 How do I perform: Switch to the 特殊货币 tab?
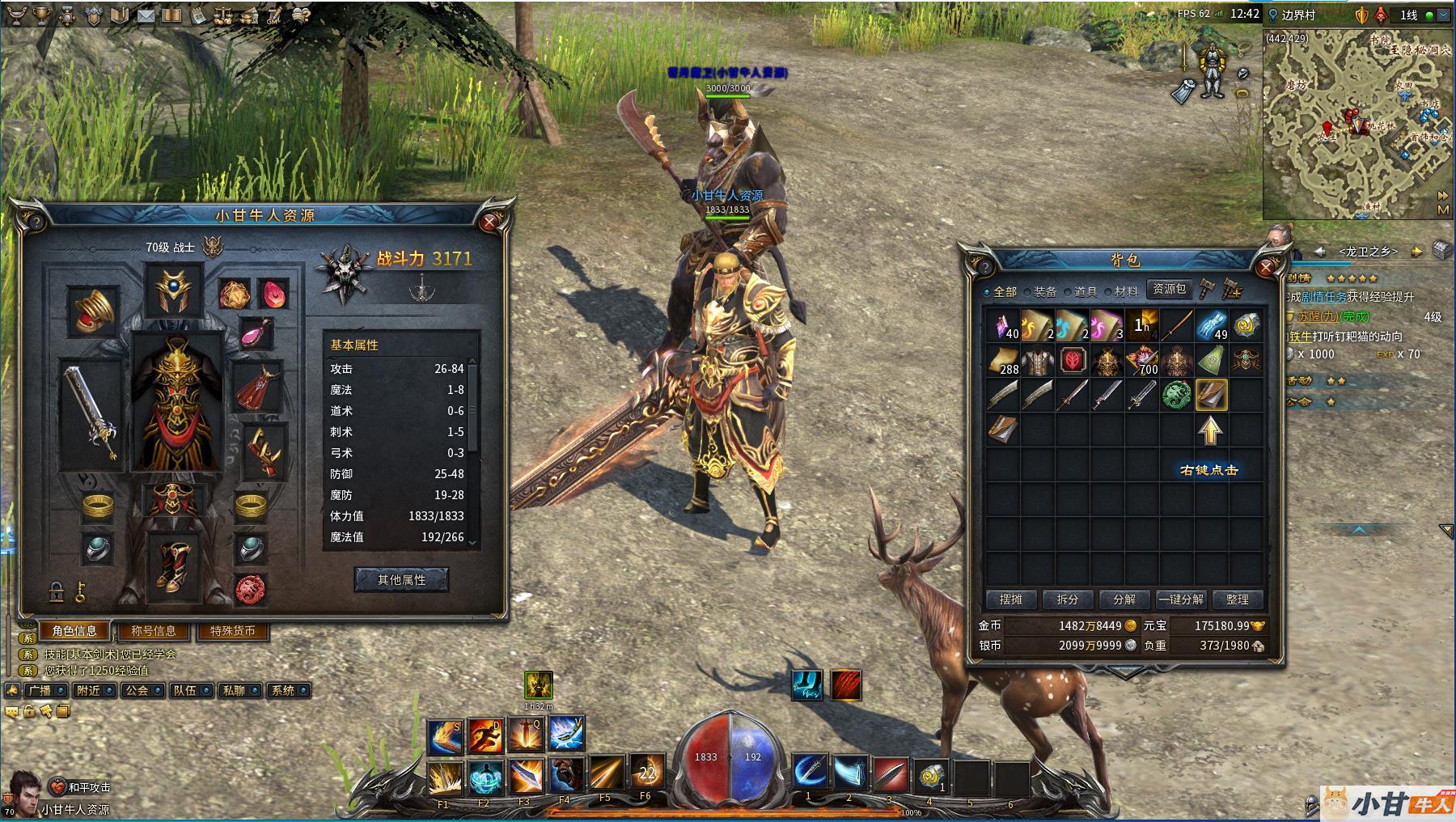[x=232, y=631]
